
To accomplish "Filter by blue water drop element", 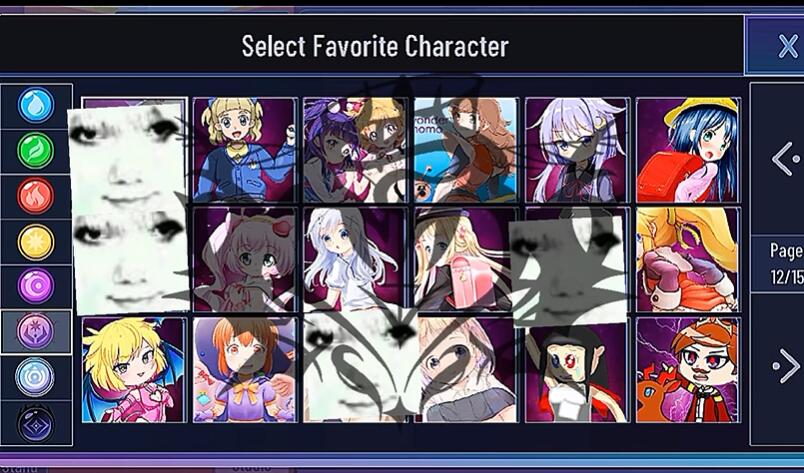I will [36, 106].
